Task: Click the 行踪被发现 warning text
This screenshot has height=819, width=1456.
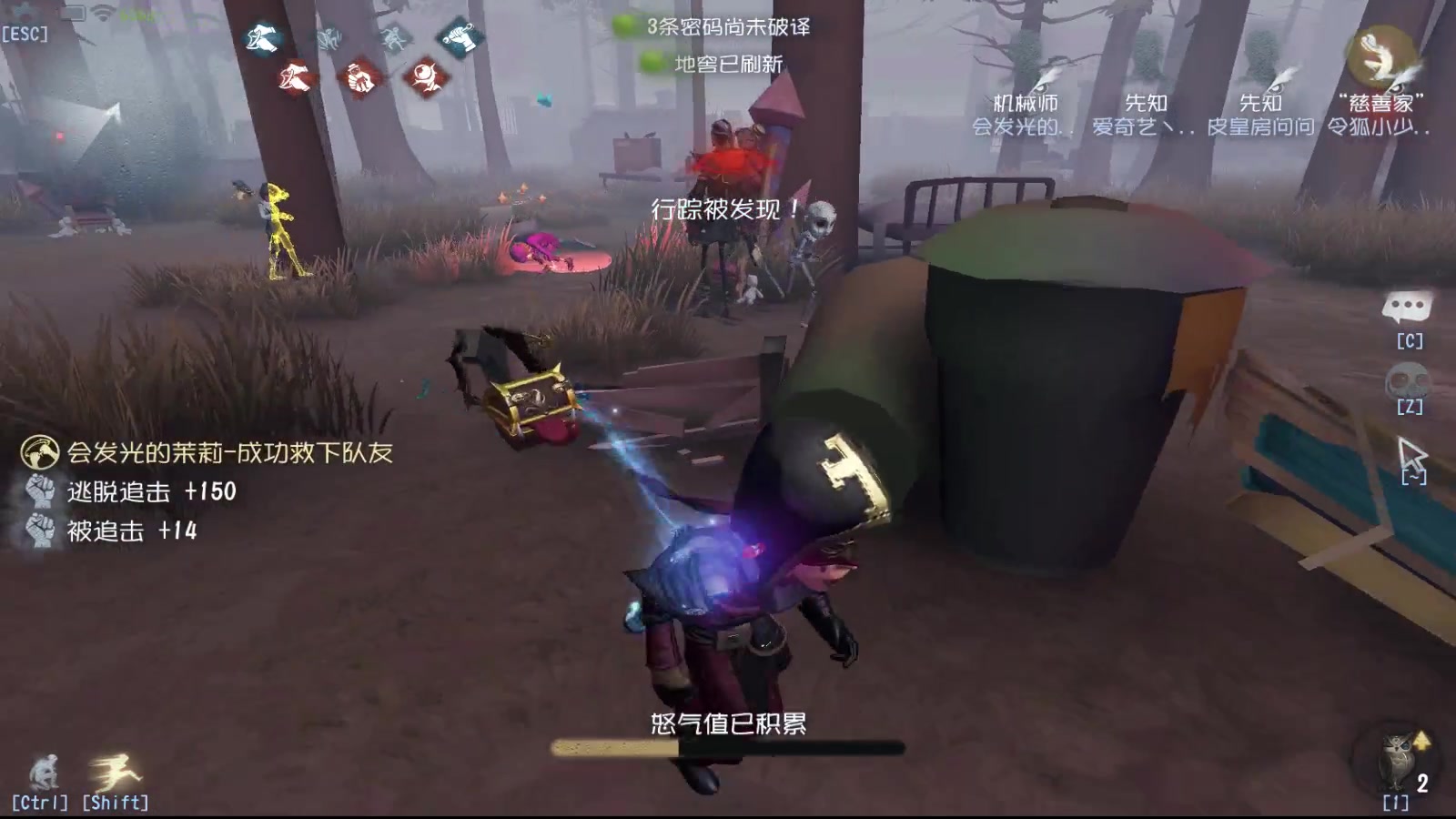Action: click(725, 209)
